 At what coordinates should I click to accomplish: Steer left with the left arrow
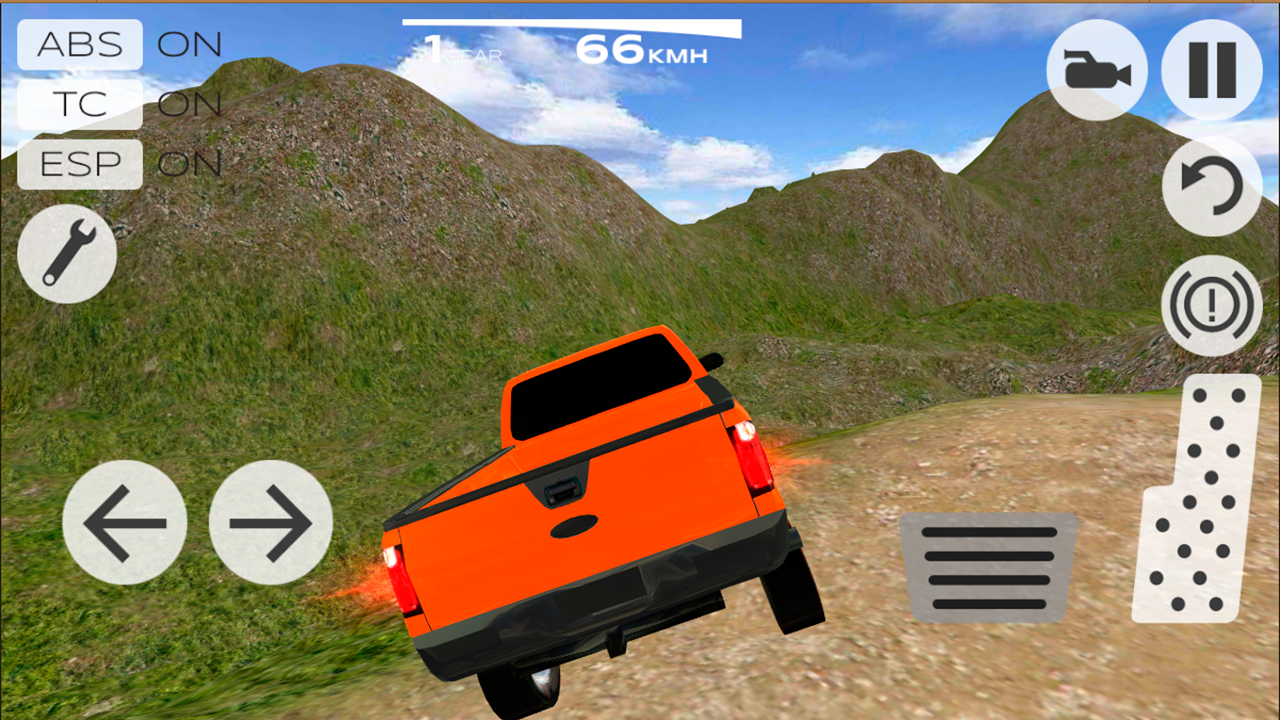tap(125, 522)
